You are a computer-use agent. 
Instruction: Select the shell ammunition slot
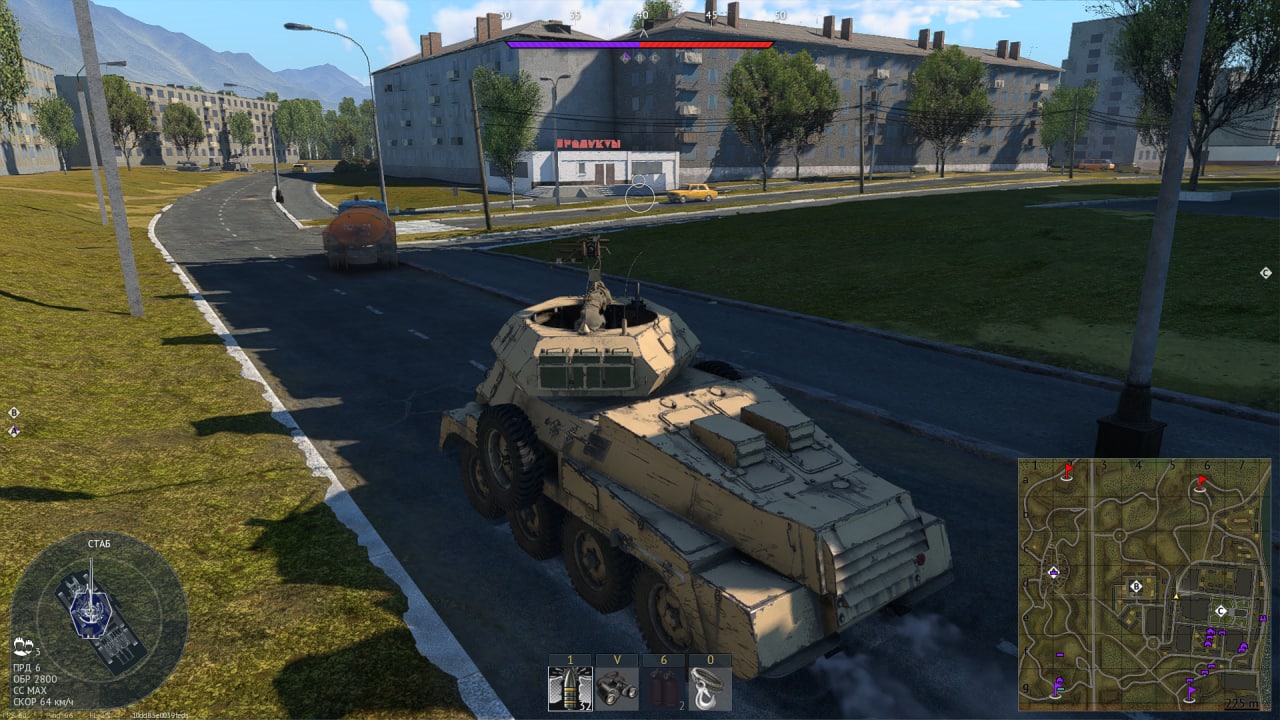point(570,688)
